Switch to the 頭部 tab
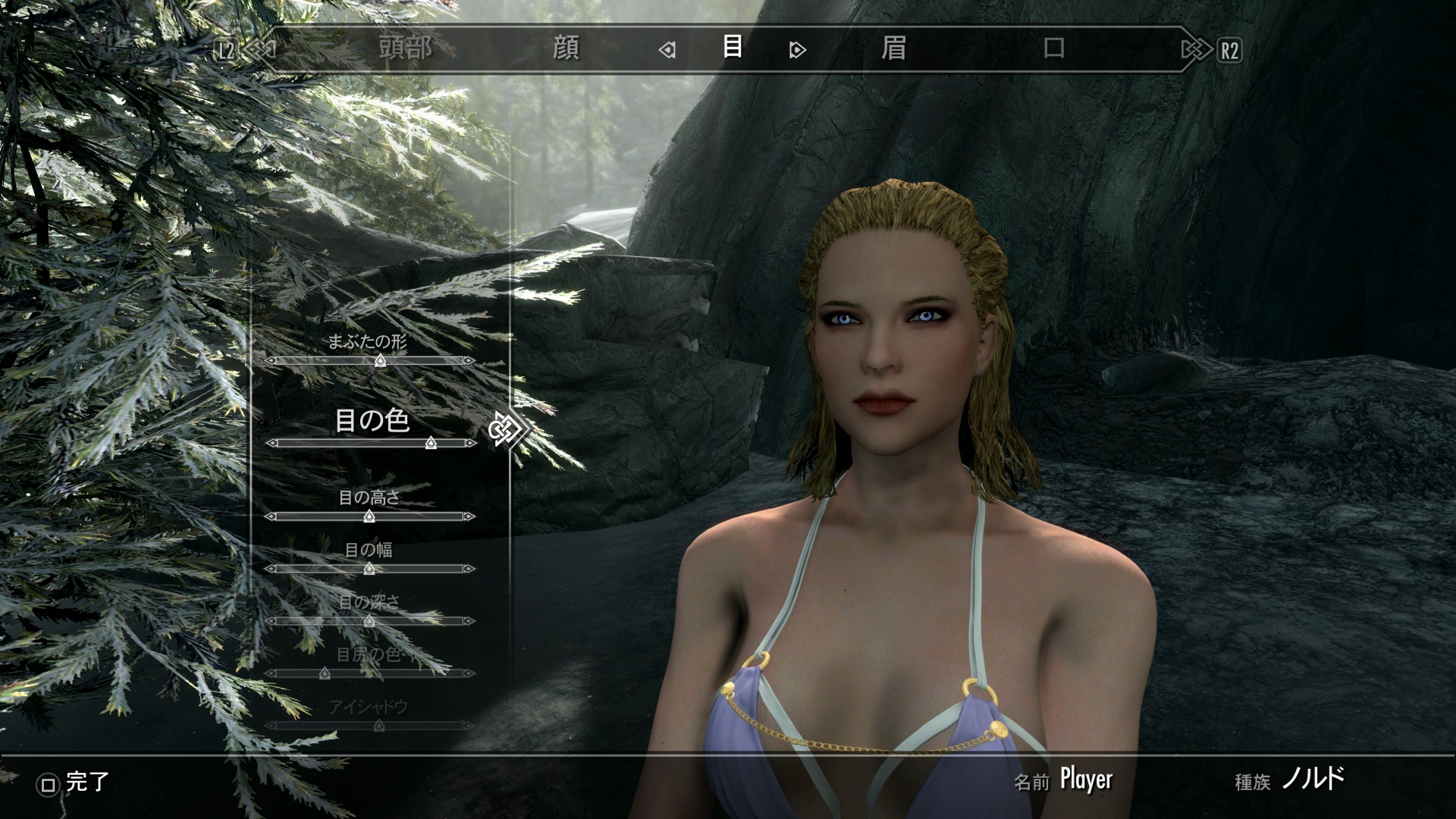Image resolution: width=1456 pixels, height=819 pixels. pyautogui.click(x=406, y=49)
